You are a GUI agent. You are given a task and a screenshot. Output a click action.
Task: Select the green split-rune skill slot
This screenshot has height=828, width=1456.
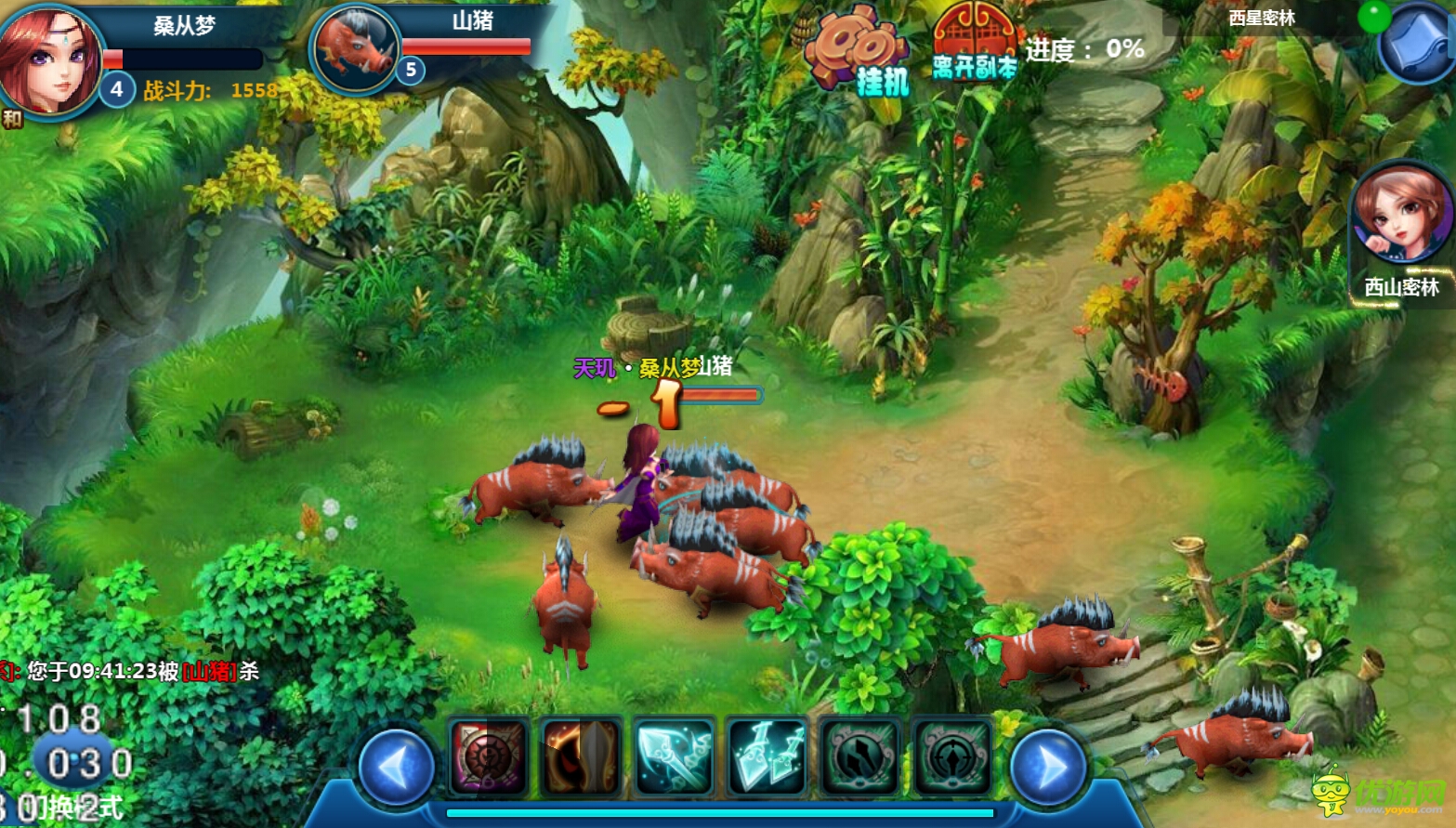click(x=860, y=756)
